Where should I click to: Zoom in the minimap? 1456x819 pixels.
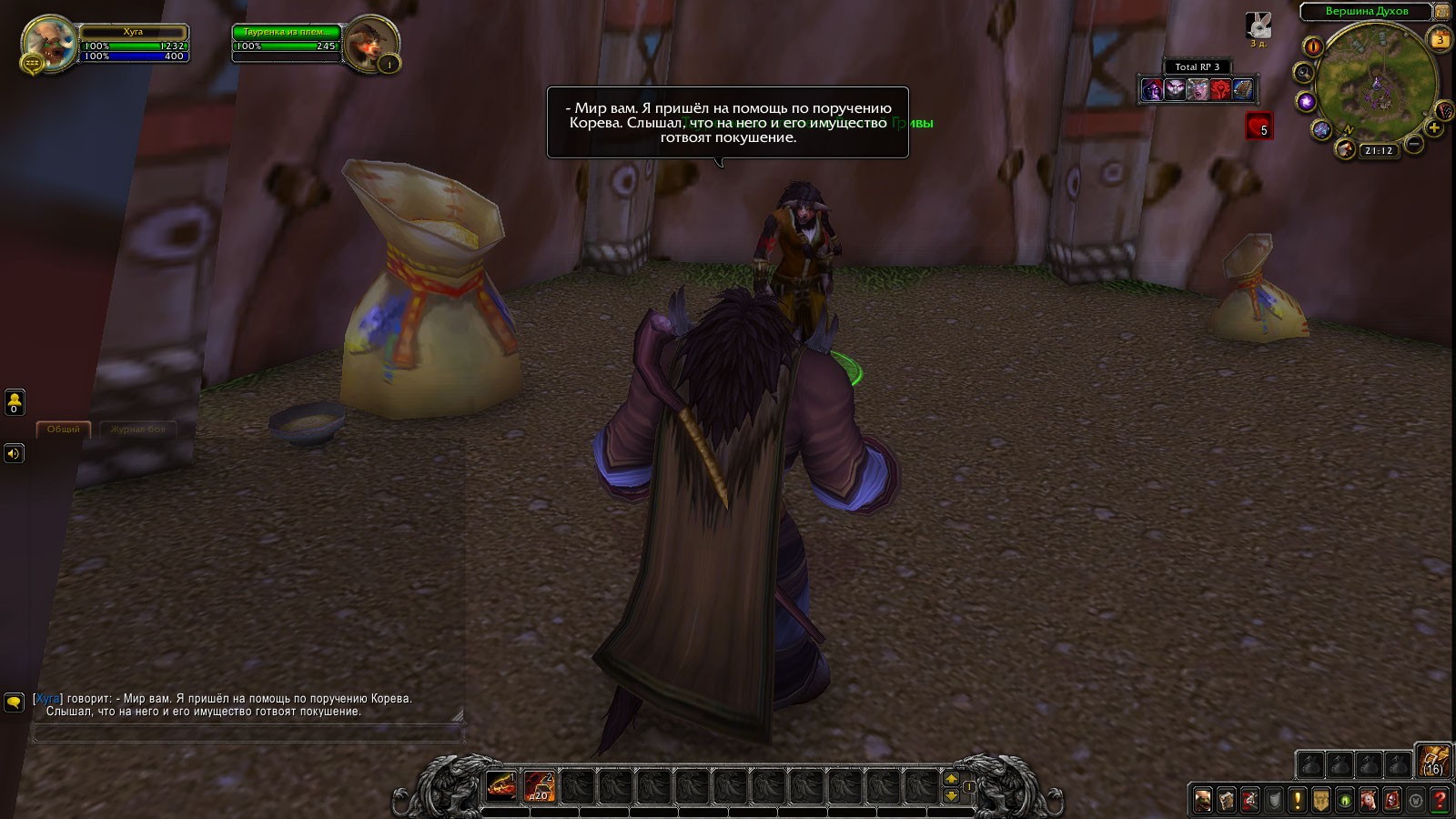click(x=1434, y=128)
